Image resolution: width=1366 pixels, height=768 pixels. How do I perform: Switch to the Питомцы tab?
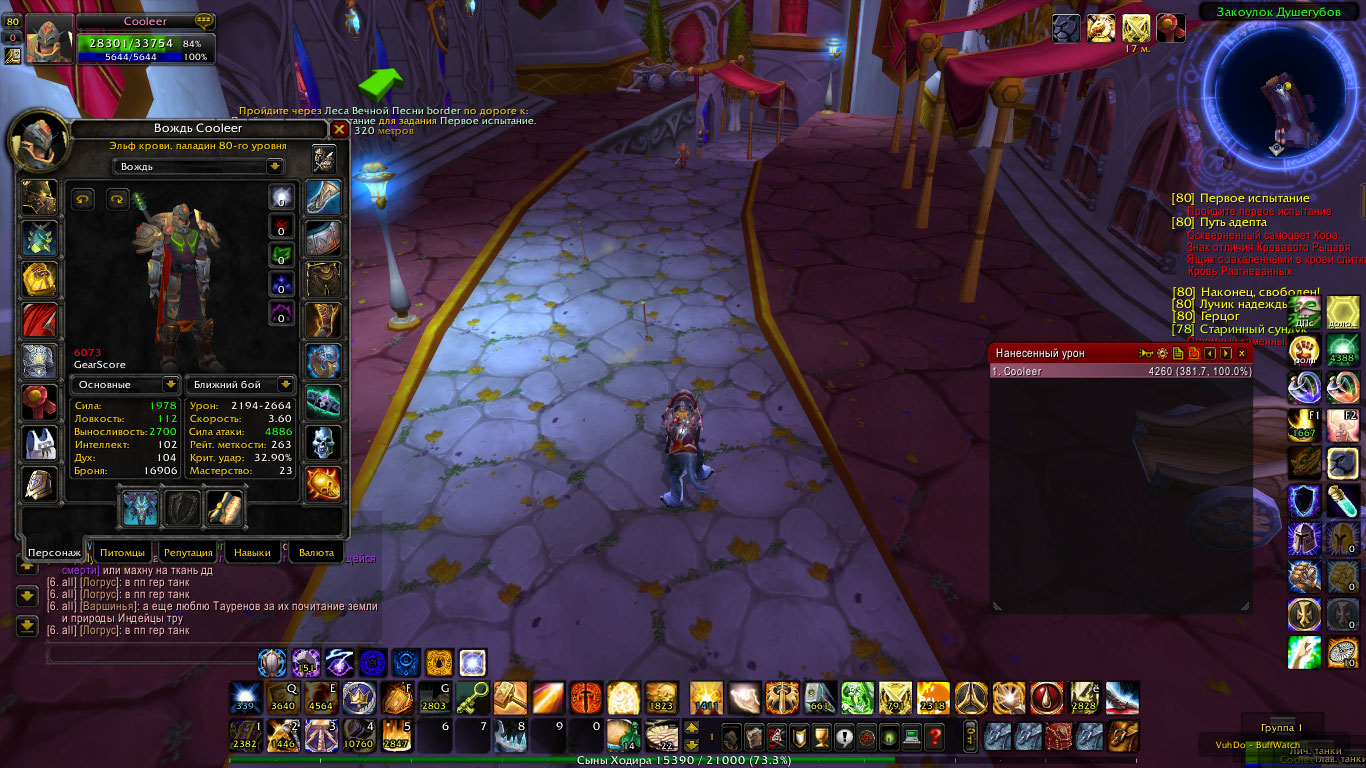122,552
